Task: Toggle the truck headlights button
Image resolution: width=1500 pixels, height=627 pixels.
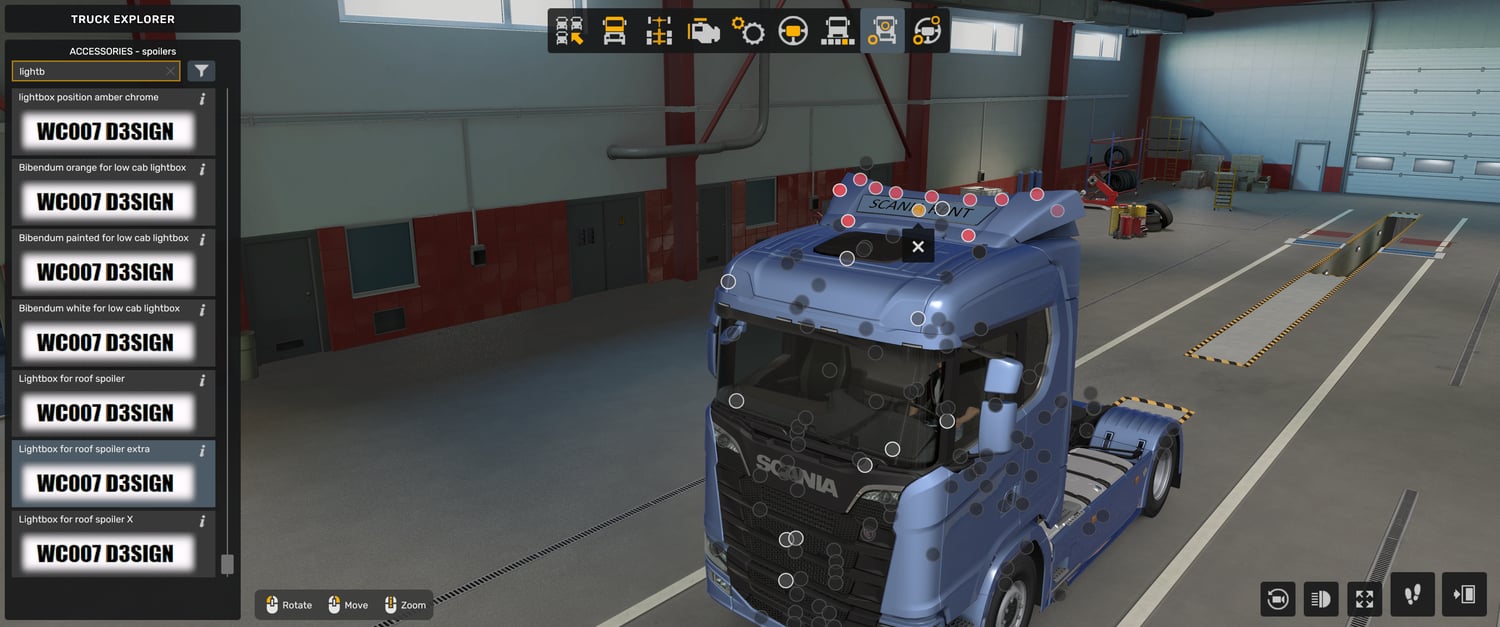Action: click(x=1321, y=599)
